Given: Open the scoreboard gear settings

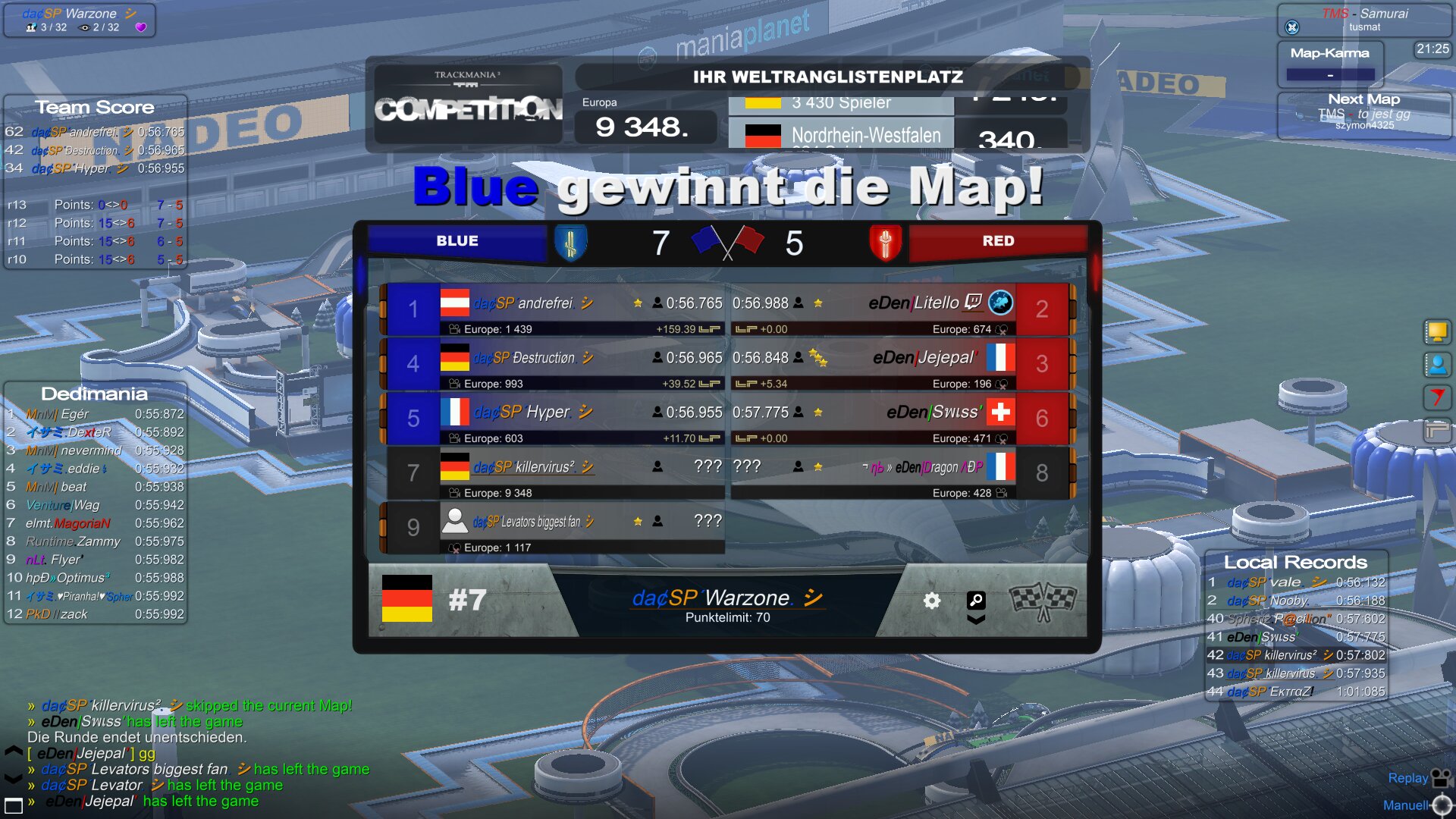Looking at the screenshot, I should point(931,601).
